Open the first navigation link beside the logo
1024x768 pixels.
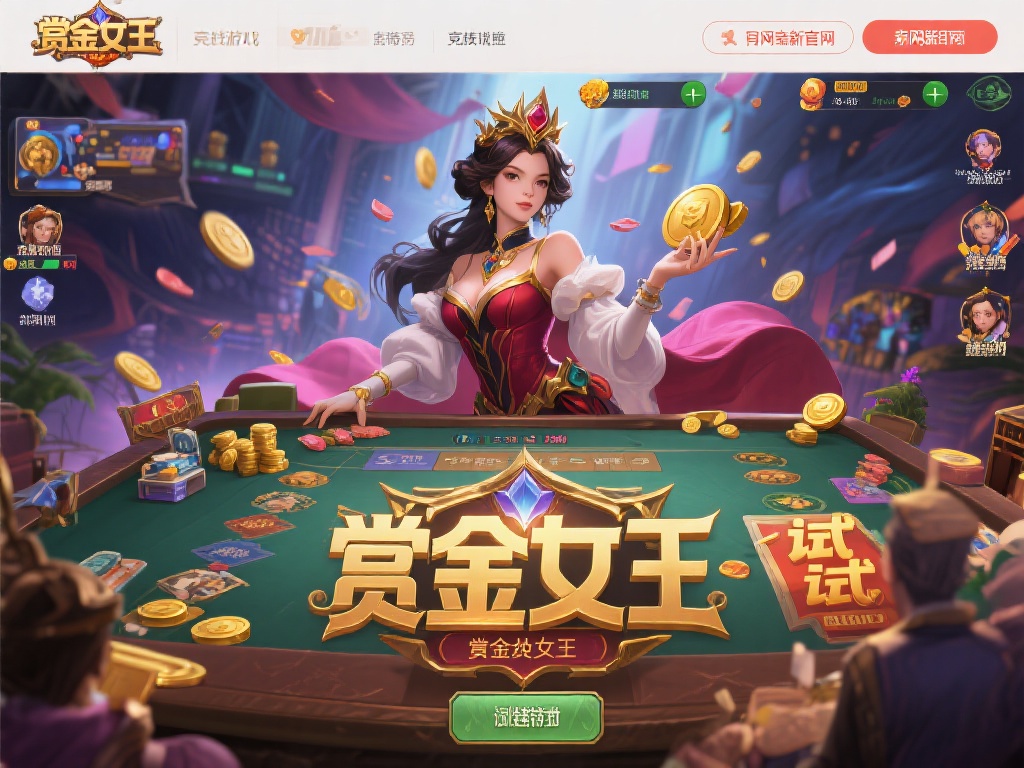225,39
